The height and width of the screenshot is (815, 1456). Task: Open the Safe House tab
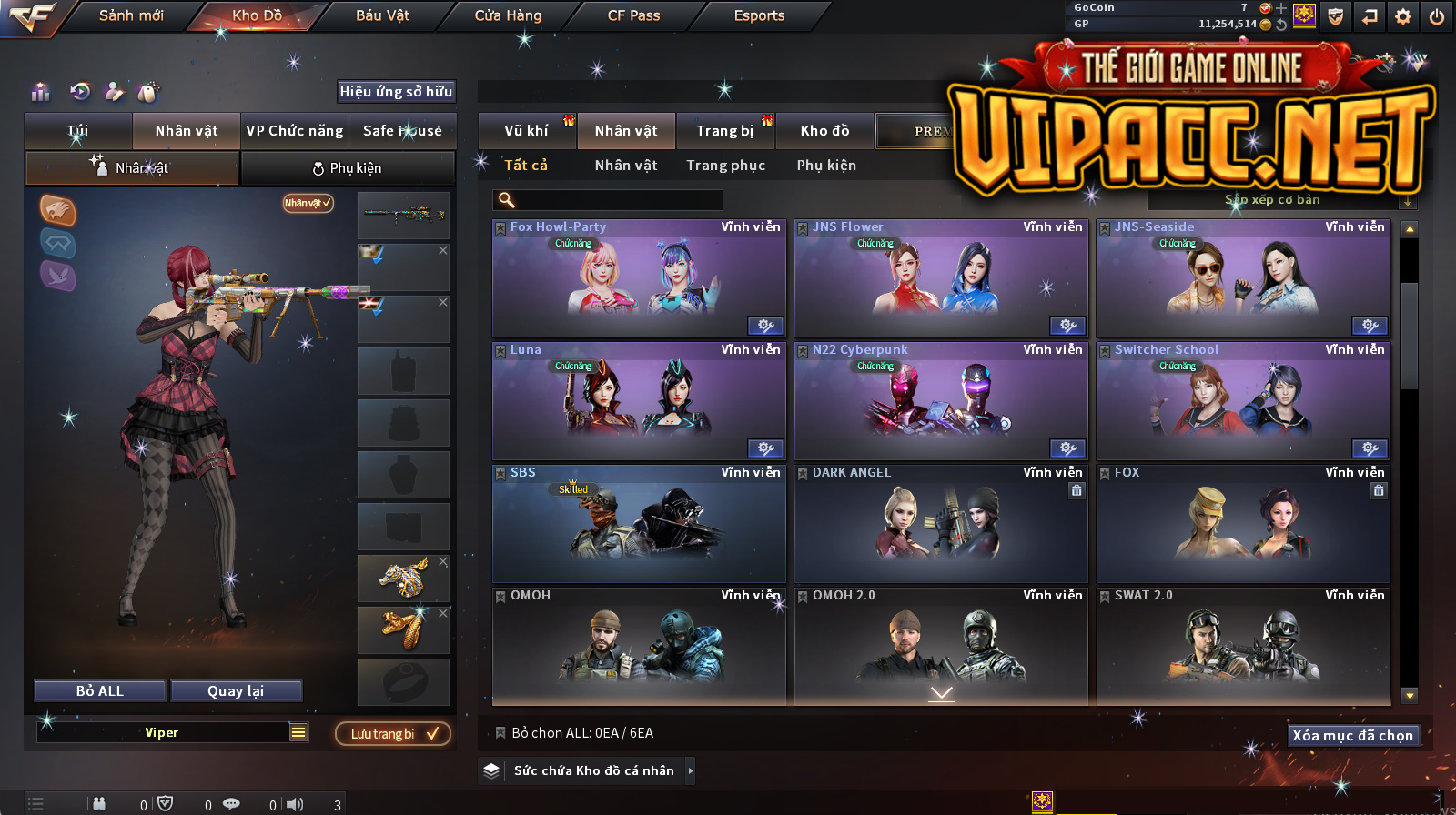click(x=402, y=131)
